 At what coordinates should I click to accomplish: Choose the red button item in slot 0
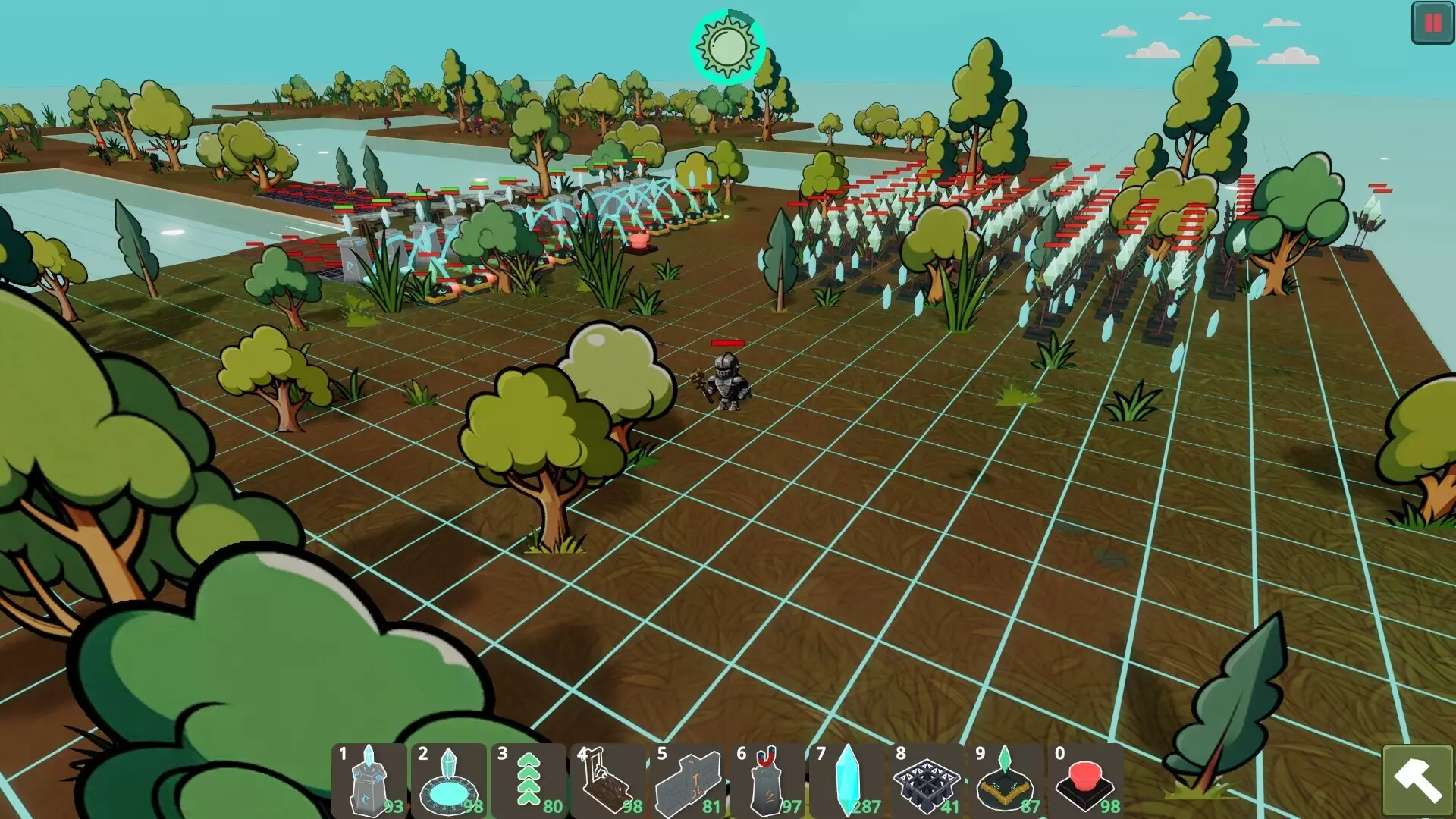[x=1086, y=780]
